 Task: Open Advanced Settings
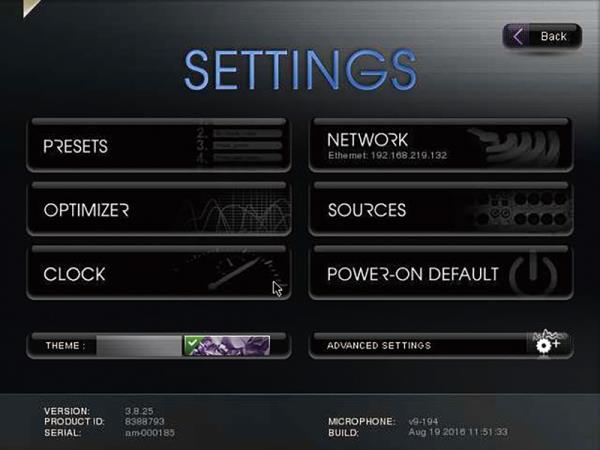coord(440,345)
